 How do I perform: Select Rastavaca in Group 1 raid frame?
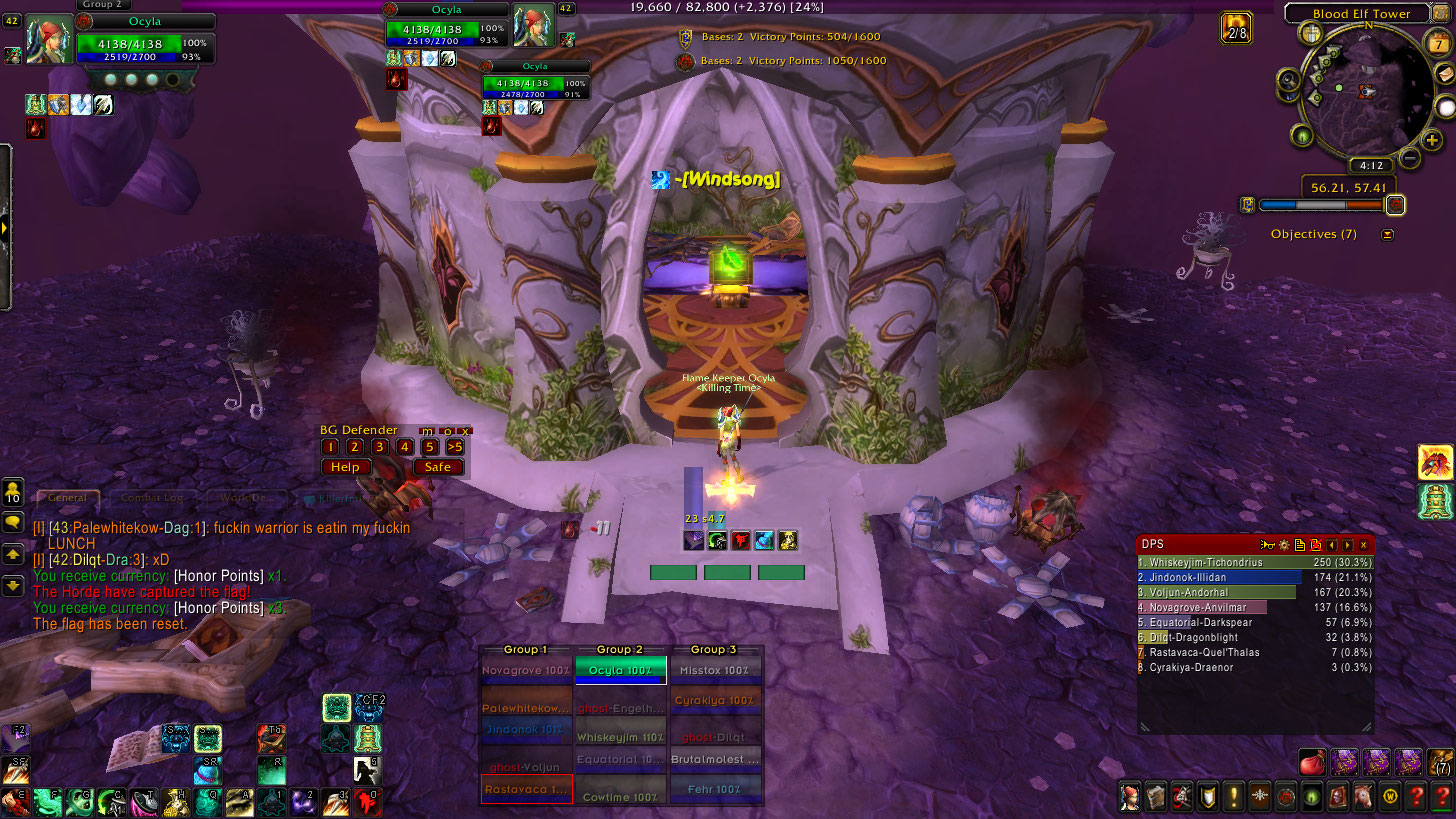526,789
